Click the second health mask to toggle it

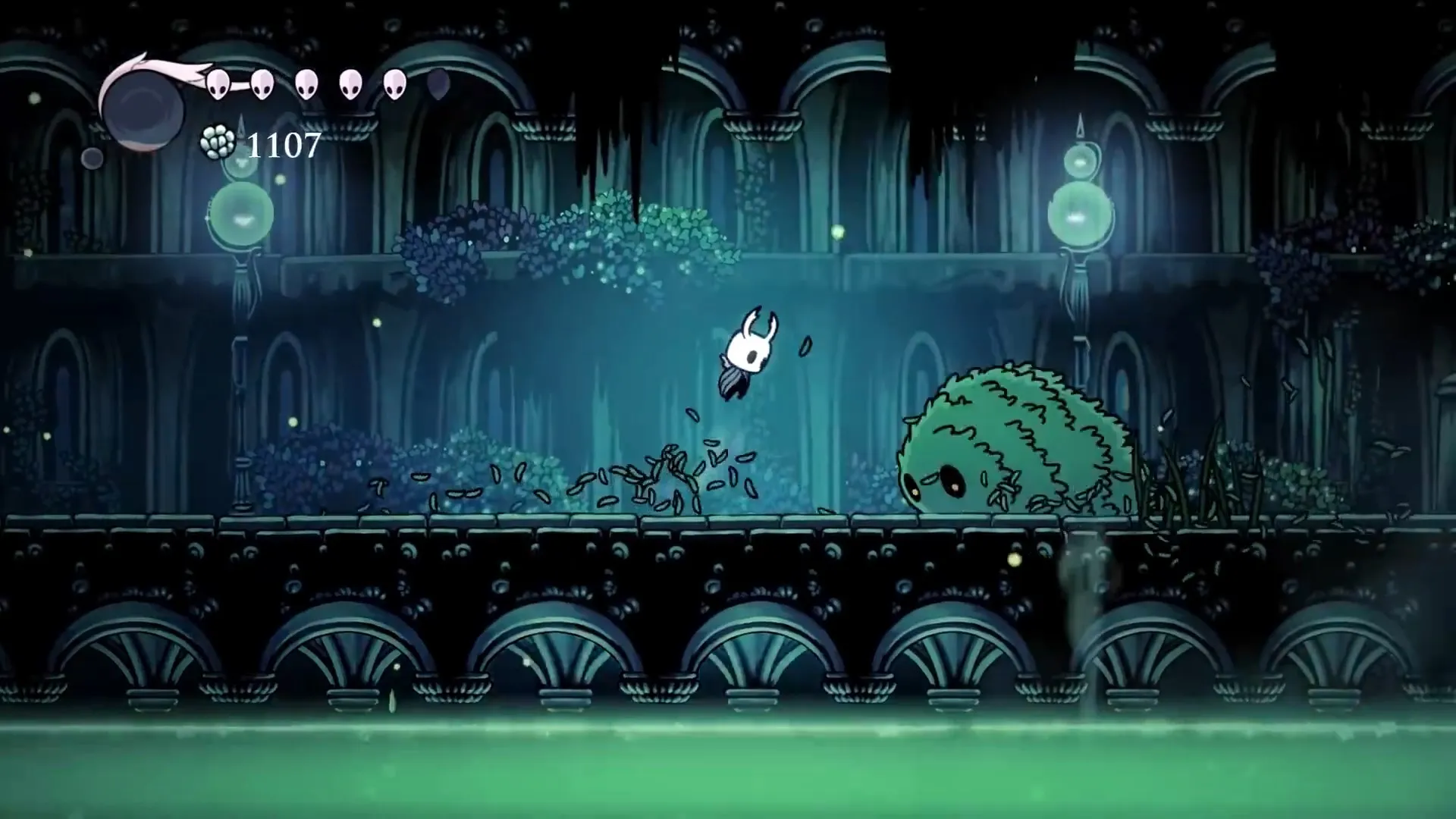pos(262,85)
